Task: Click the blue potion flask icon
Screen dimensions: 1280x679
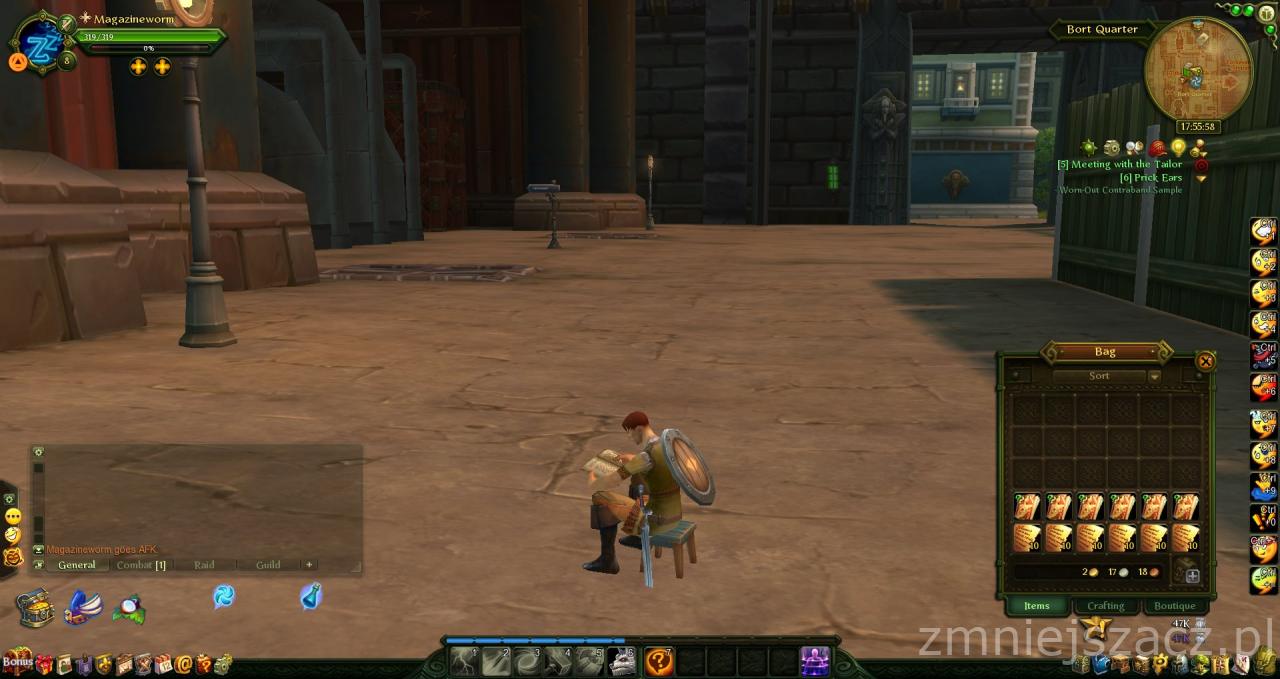Action: click(311, 597)
